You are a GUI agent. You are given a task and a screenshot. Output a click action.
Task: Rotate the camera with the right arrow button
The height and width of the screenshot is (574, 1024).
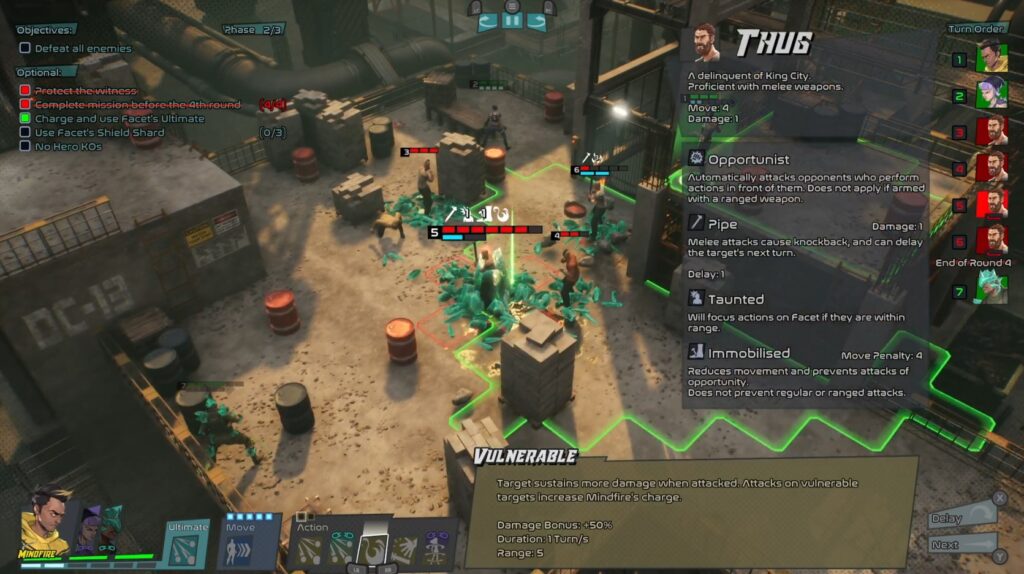tap(537, 20)
